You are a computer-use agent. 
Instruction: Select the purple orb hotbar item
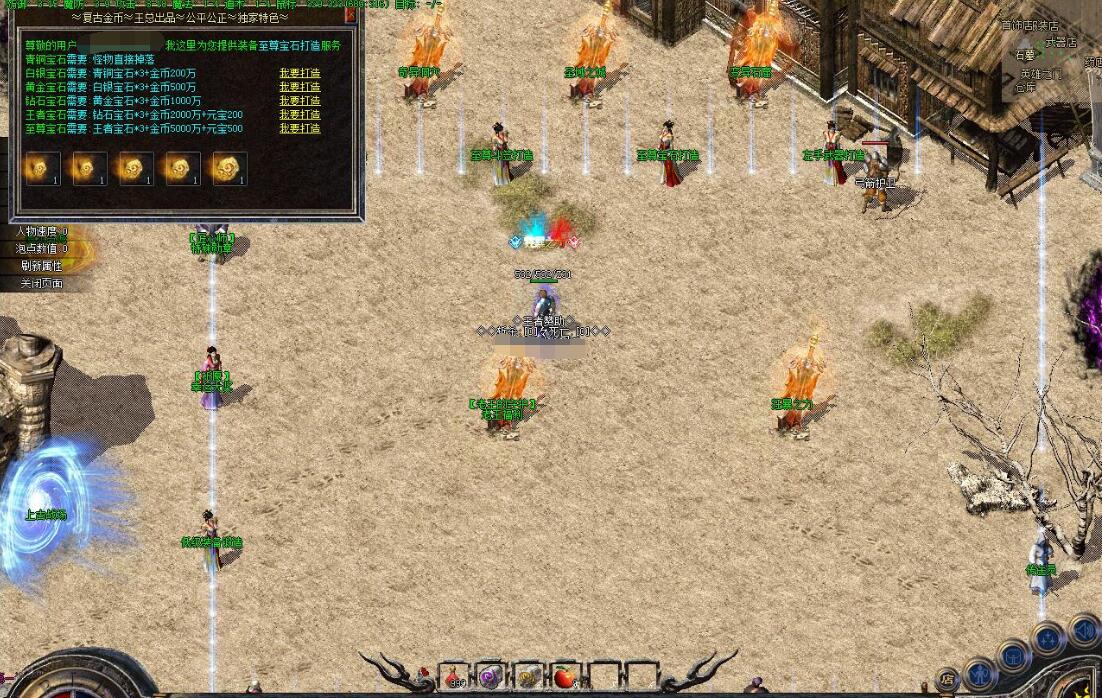click(x=490, y=677)
